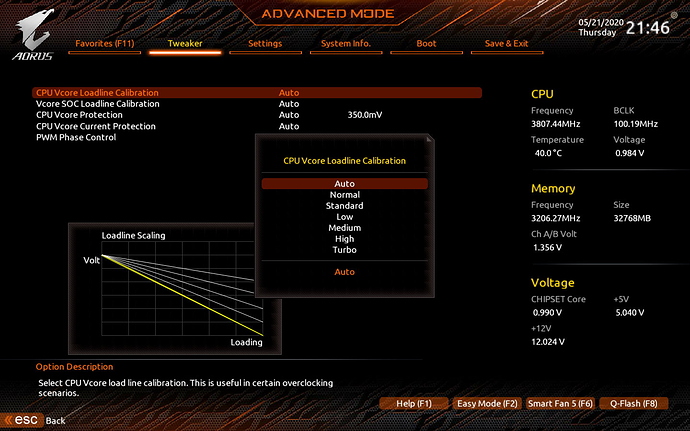Open the CPU Vcore Current Protection setting
This screenshot has width=690, height=431.
[x=96, y=126]
